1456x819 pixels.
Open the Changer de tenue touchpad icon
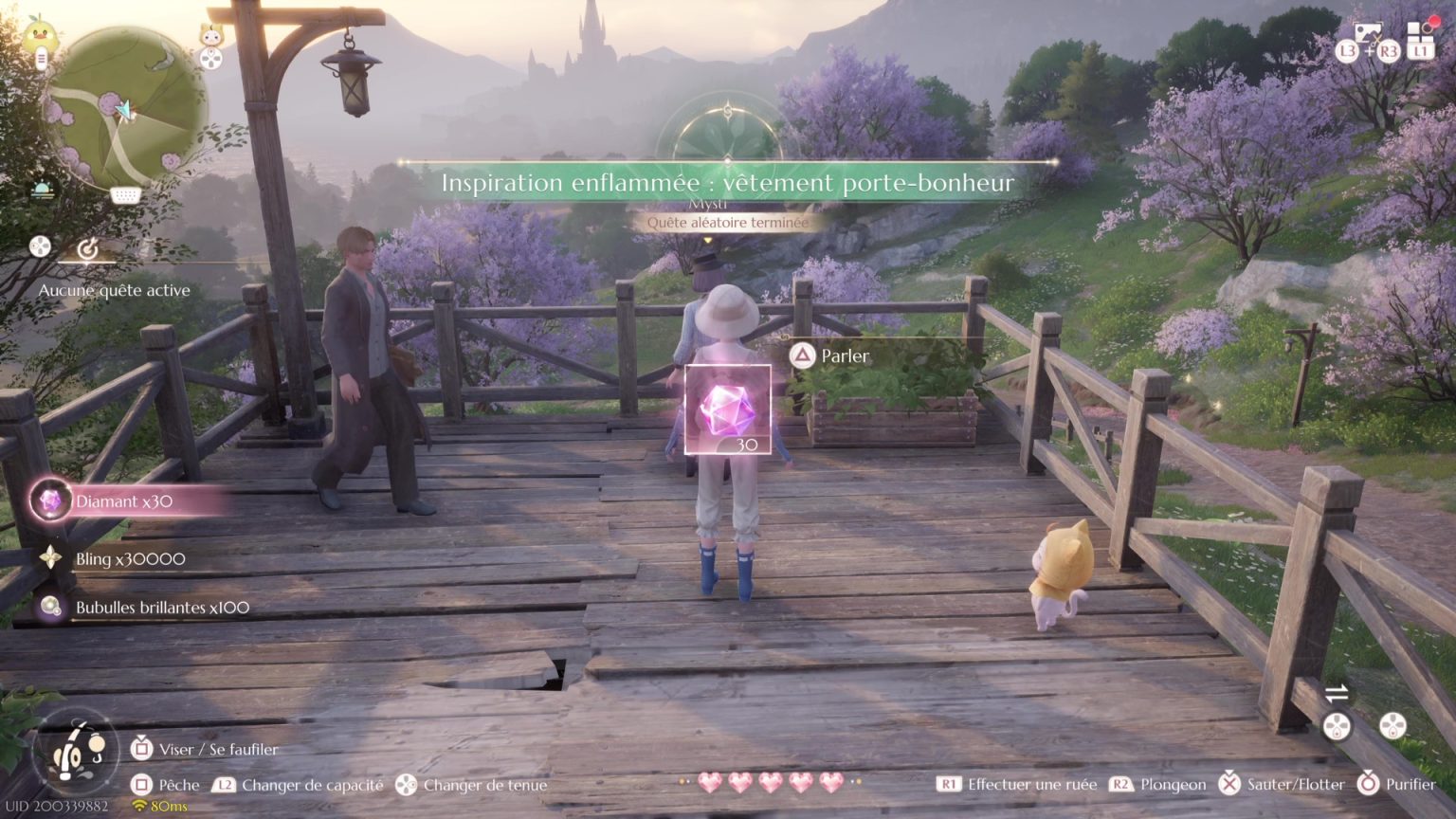[x=408, y=785]
